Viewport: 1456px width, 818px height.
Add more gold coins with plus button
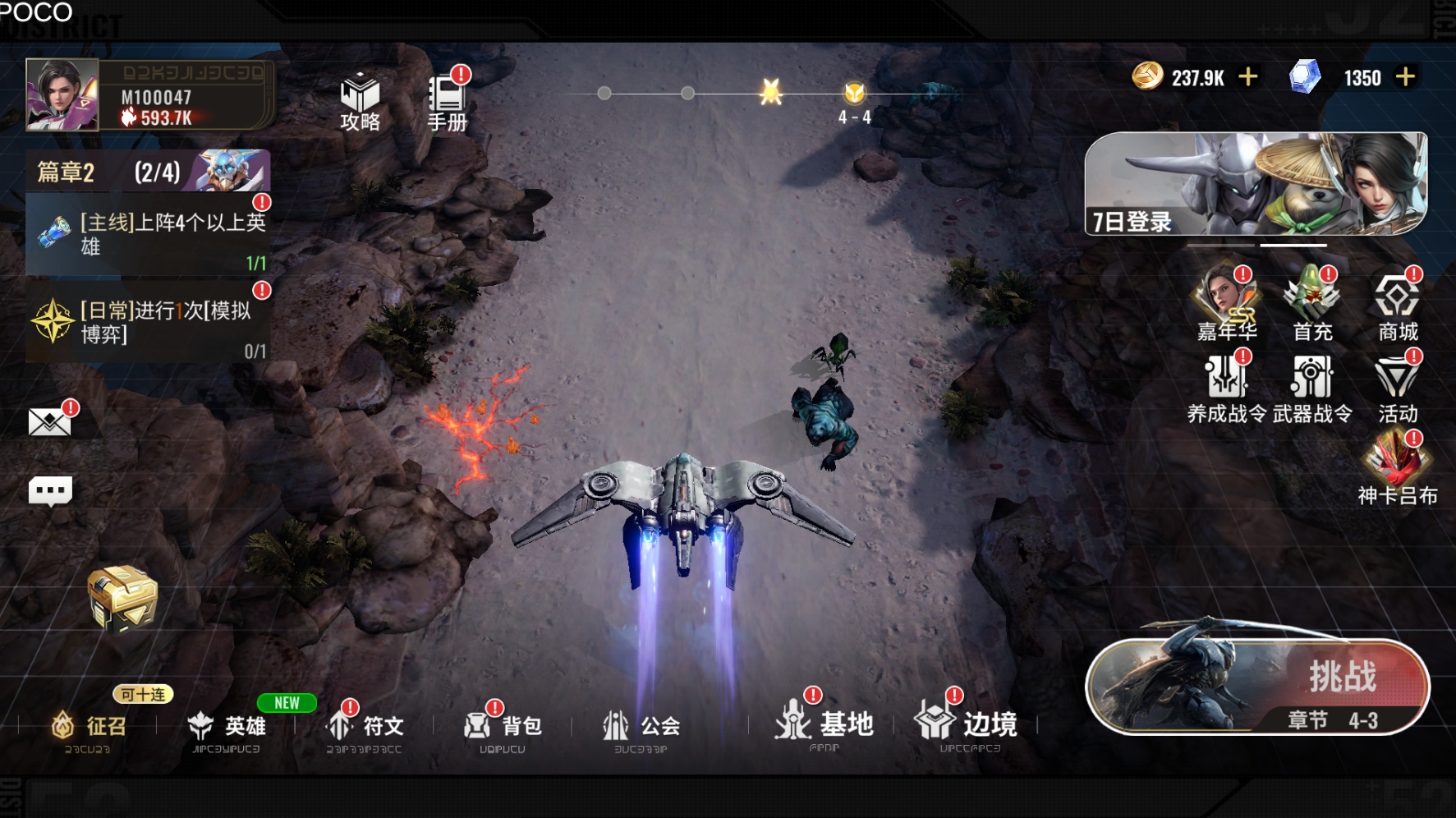tap(1248, 77)
